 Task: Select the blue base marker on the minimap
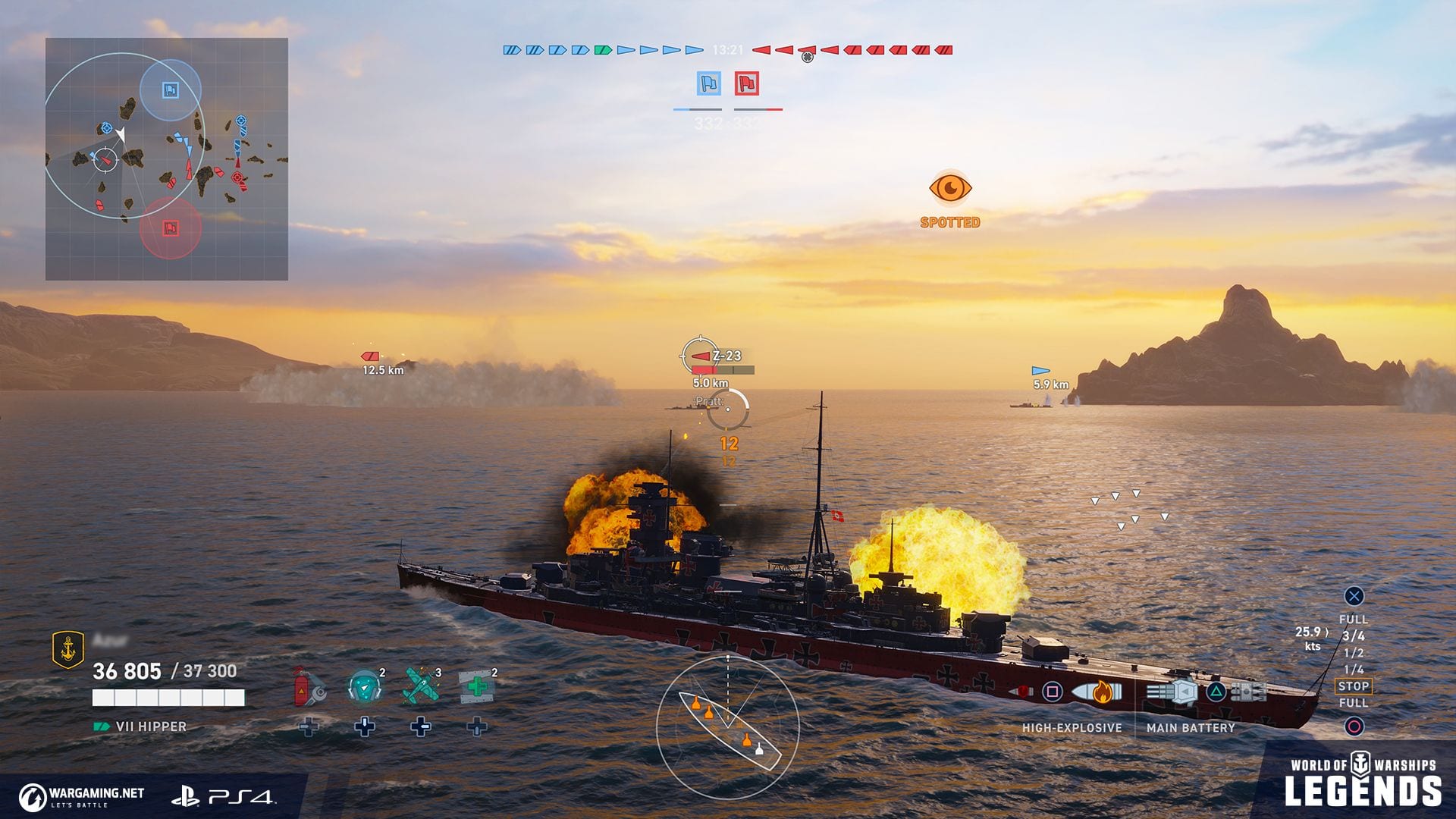tap(171, 90)
